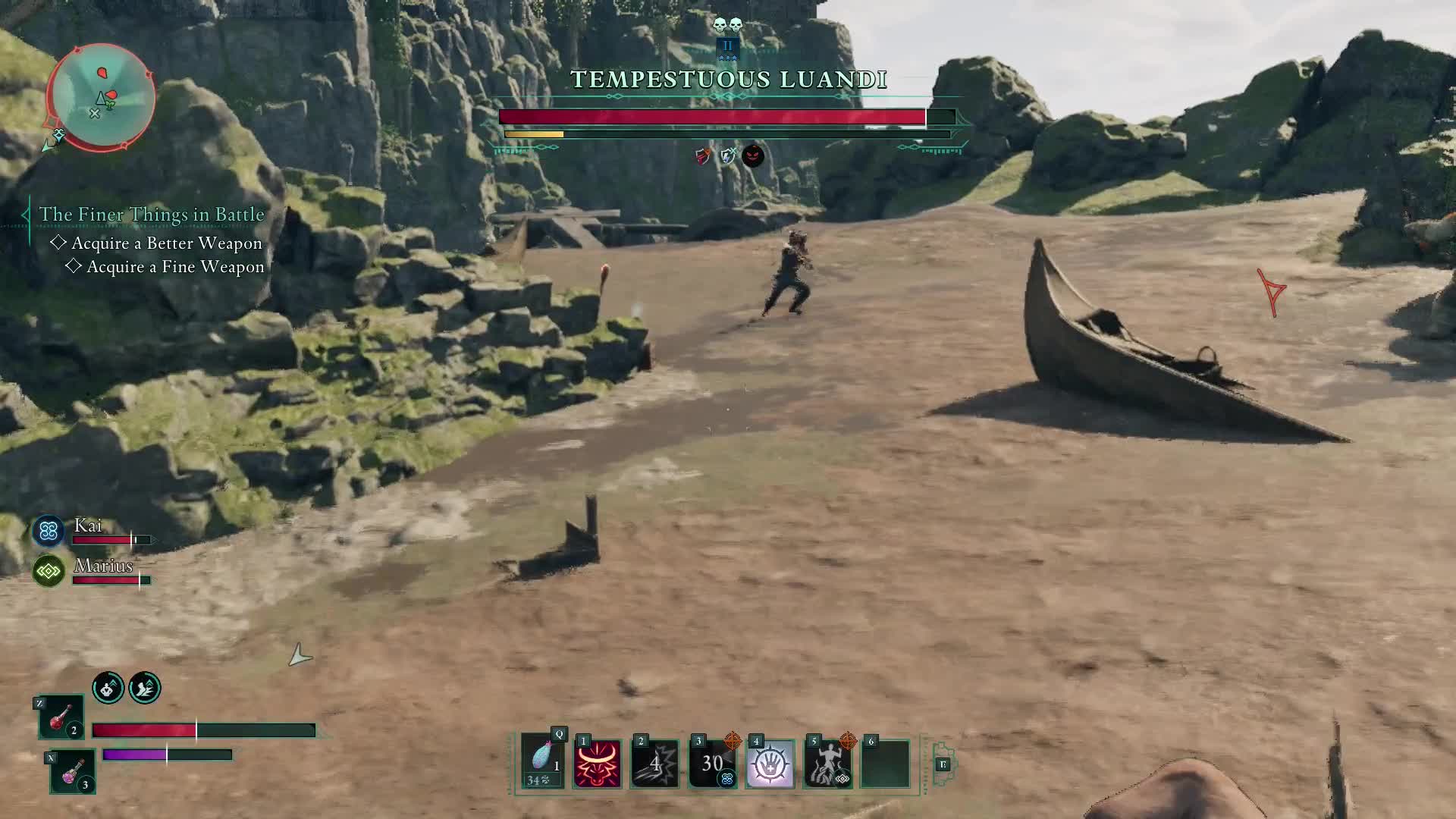
Task: Select Kai's blue companion portrait
Action: click(x=49, y=531)
